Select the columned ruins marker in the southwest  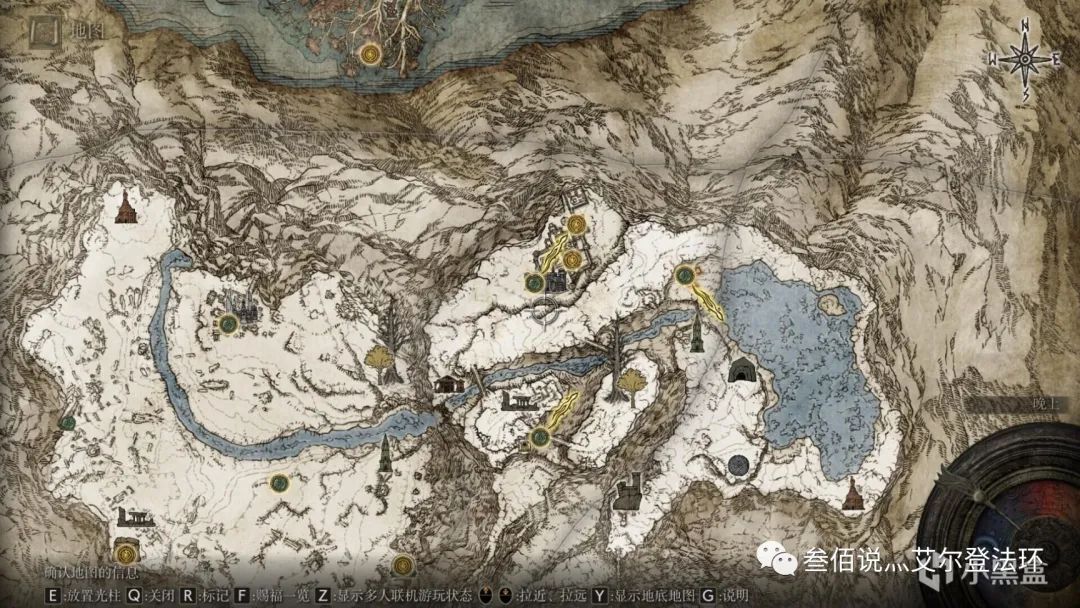pyautogui.click(x=133, y=517)
